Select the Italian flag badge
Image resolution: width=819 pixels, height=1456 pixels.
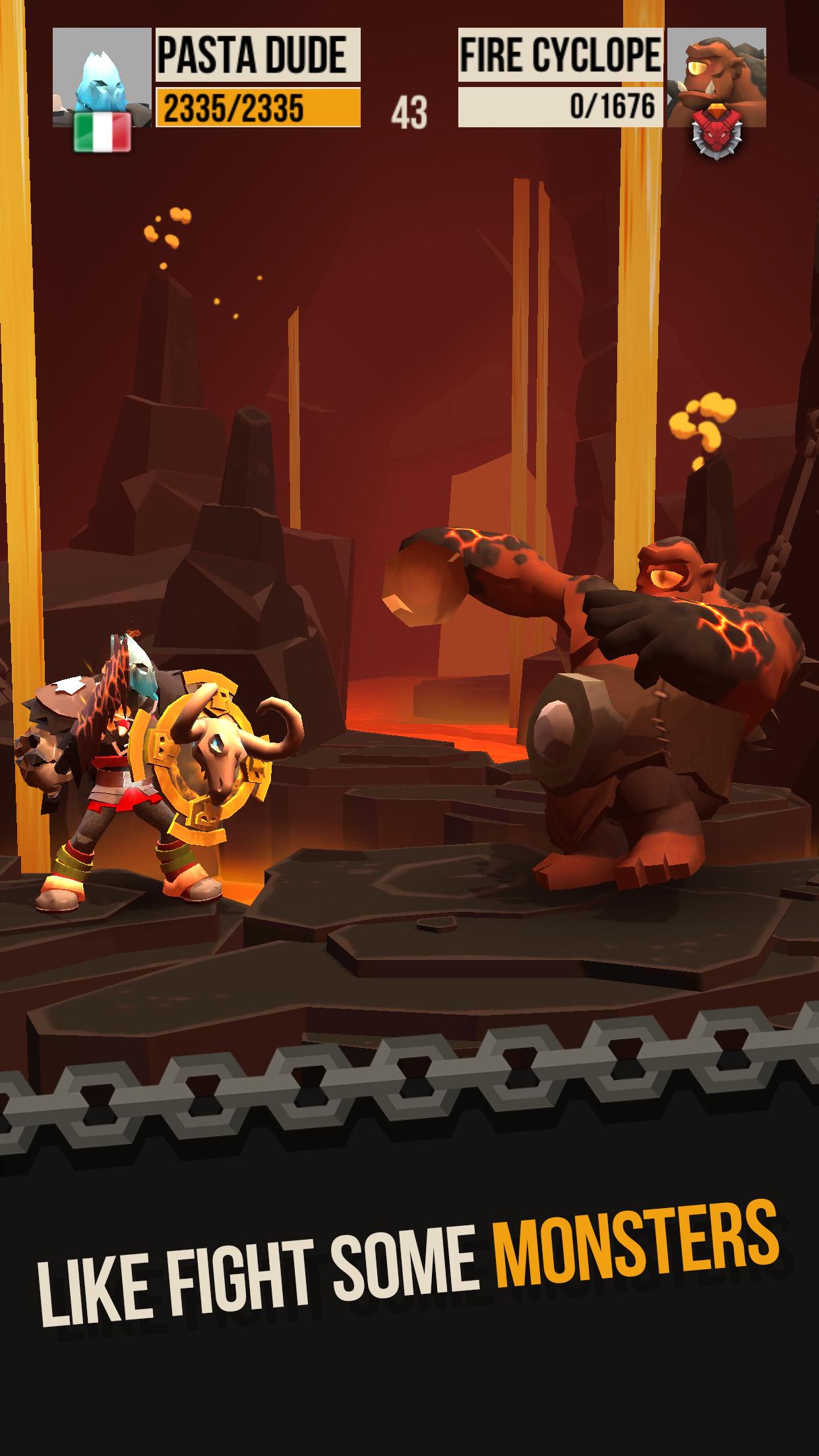[102, 132]
